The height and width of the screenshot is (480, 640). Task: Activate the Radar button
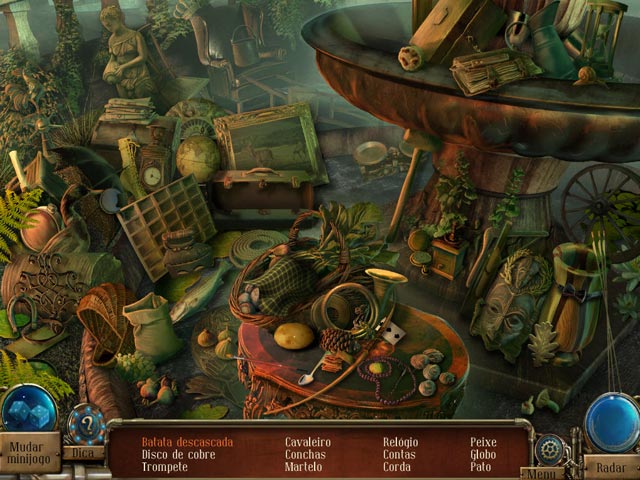point(611,467)
